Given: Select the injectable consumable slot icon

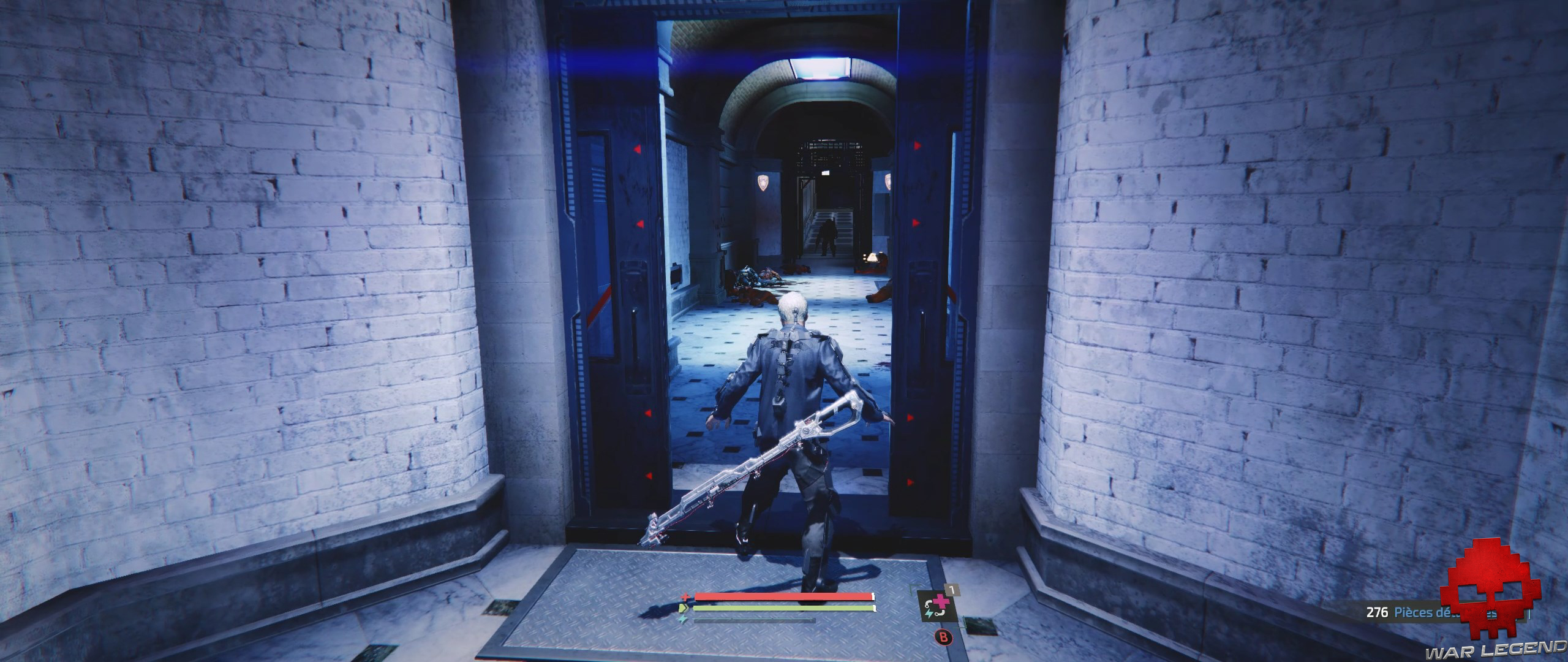Looking at the screenshot, I should point(937,607).
